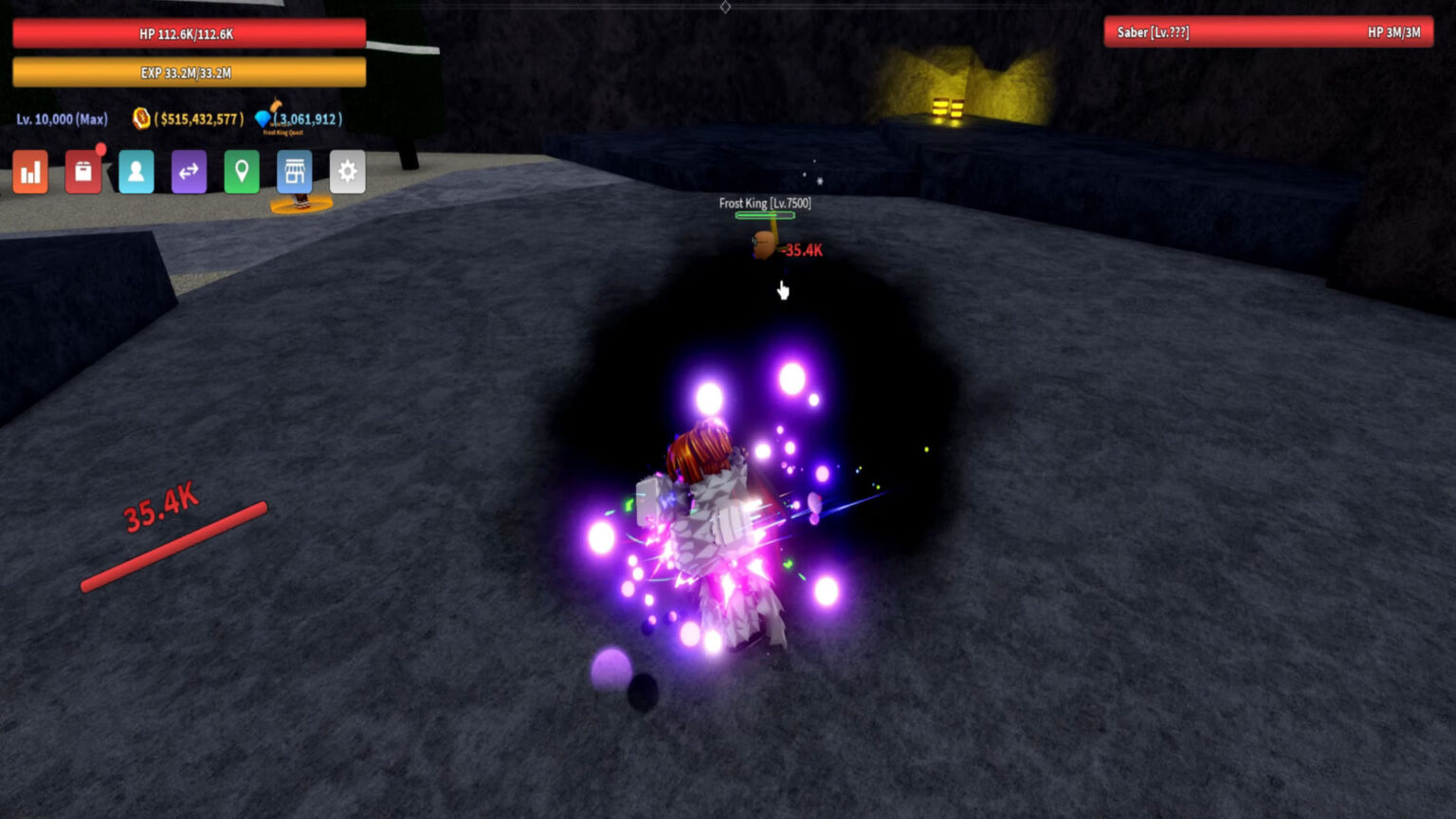Open the inventory with the red notification dot
The image size is (1456, 819).
[x=83, y=173]
